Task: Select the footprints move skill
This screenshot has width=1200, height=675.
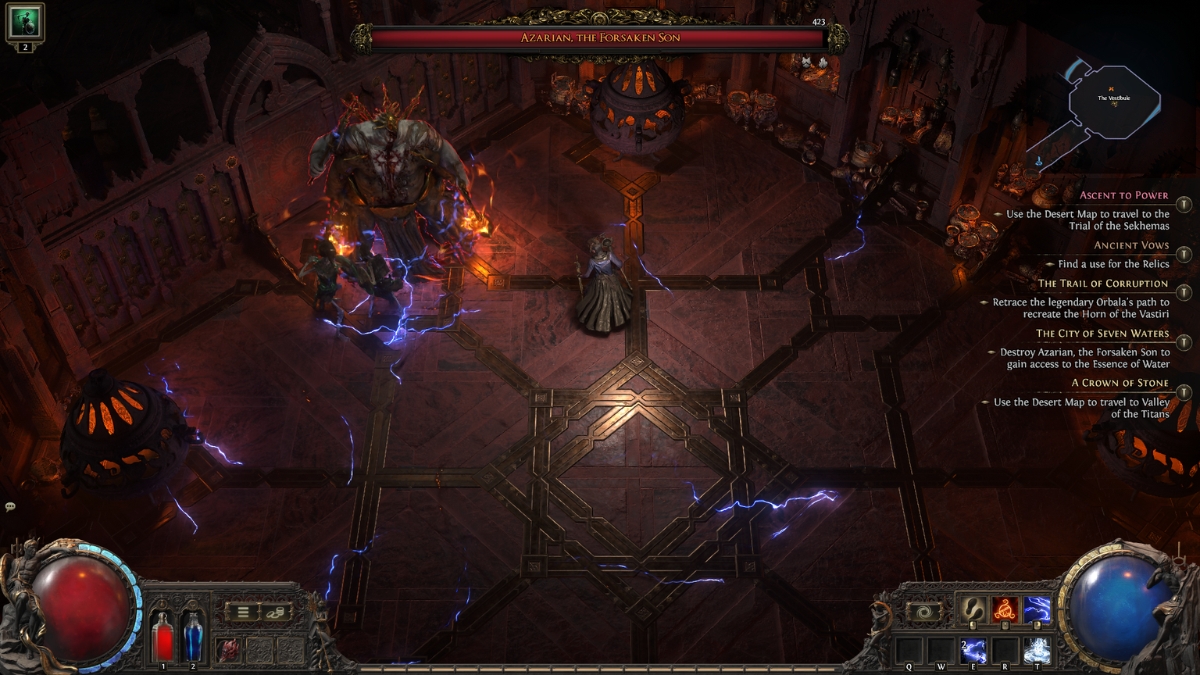Action: [973, 609]
